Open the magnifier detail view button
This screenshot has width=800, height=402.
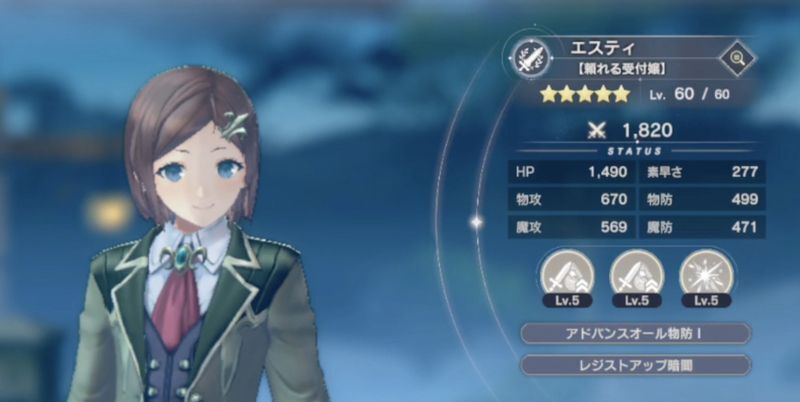[x=737, y=58]
